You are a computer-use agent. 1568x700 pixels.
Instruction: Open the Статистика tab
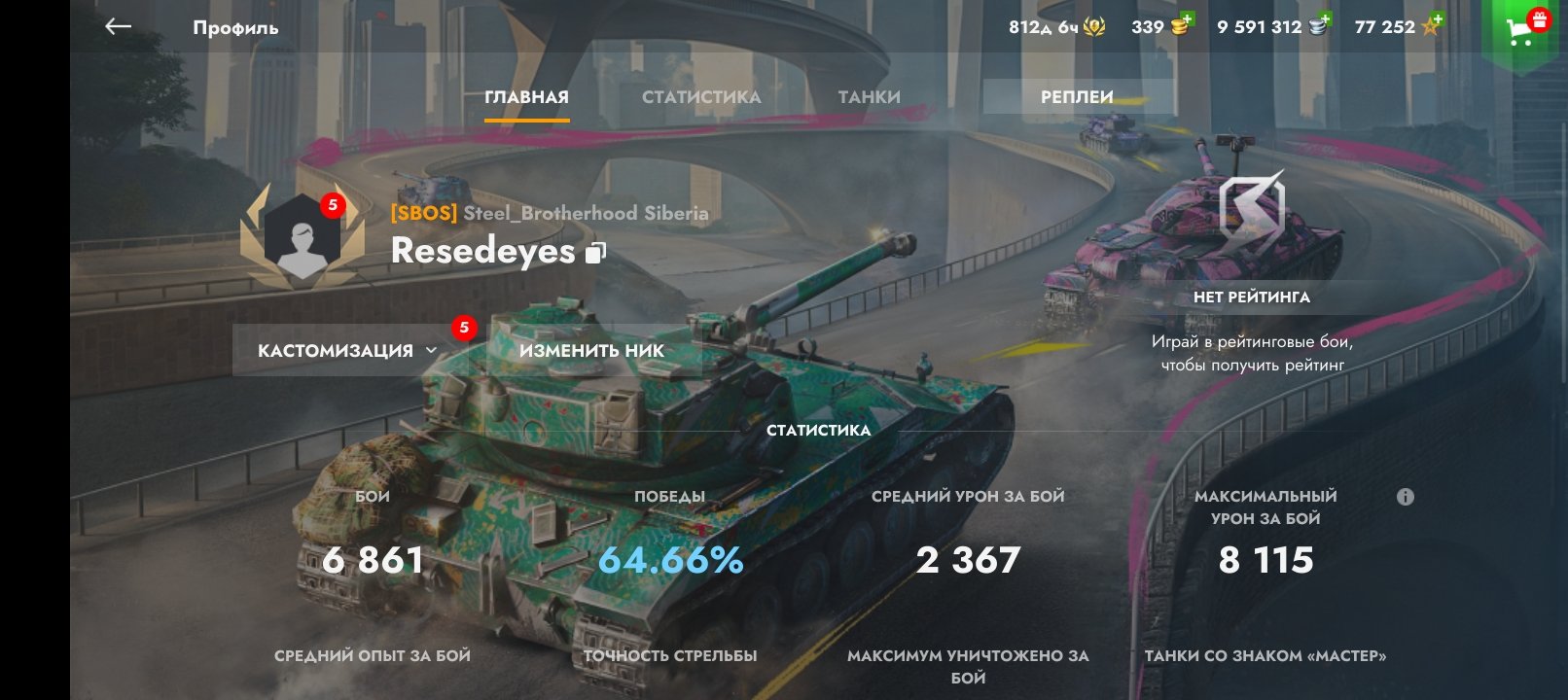pyautogui.click(x=701, y=97)
